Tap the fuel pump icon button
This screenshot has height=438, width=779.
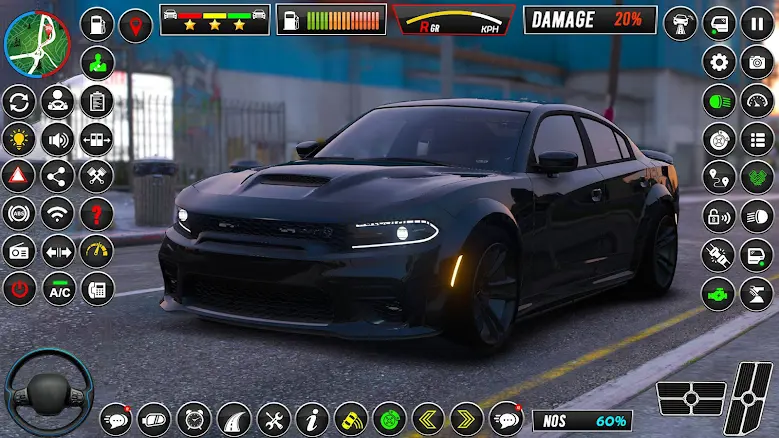(97, 24)
